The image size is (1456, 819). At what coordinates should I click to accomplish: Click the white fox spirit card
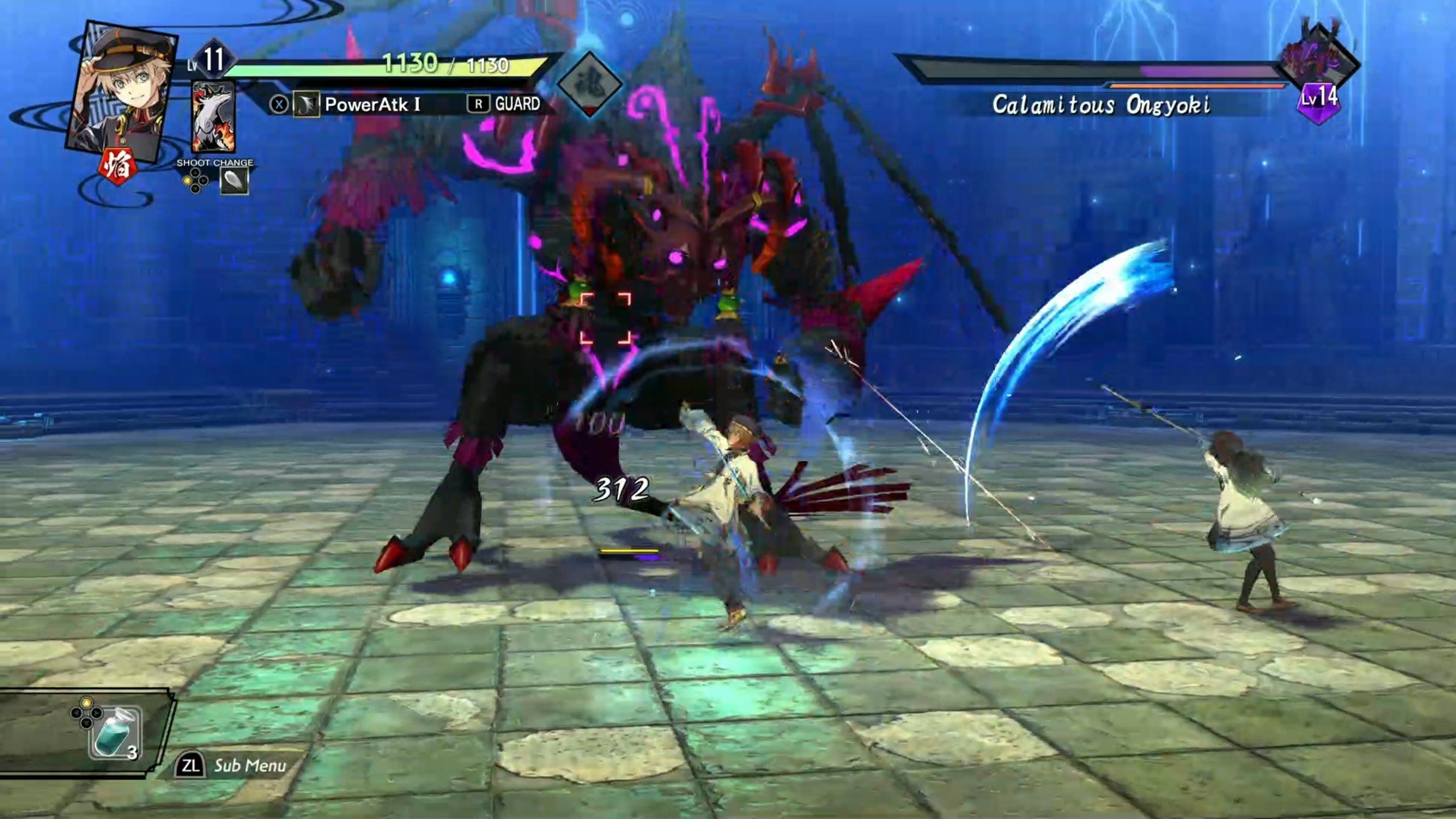tap(213, 118)
